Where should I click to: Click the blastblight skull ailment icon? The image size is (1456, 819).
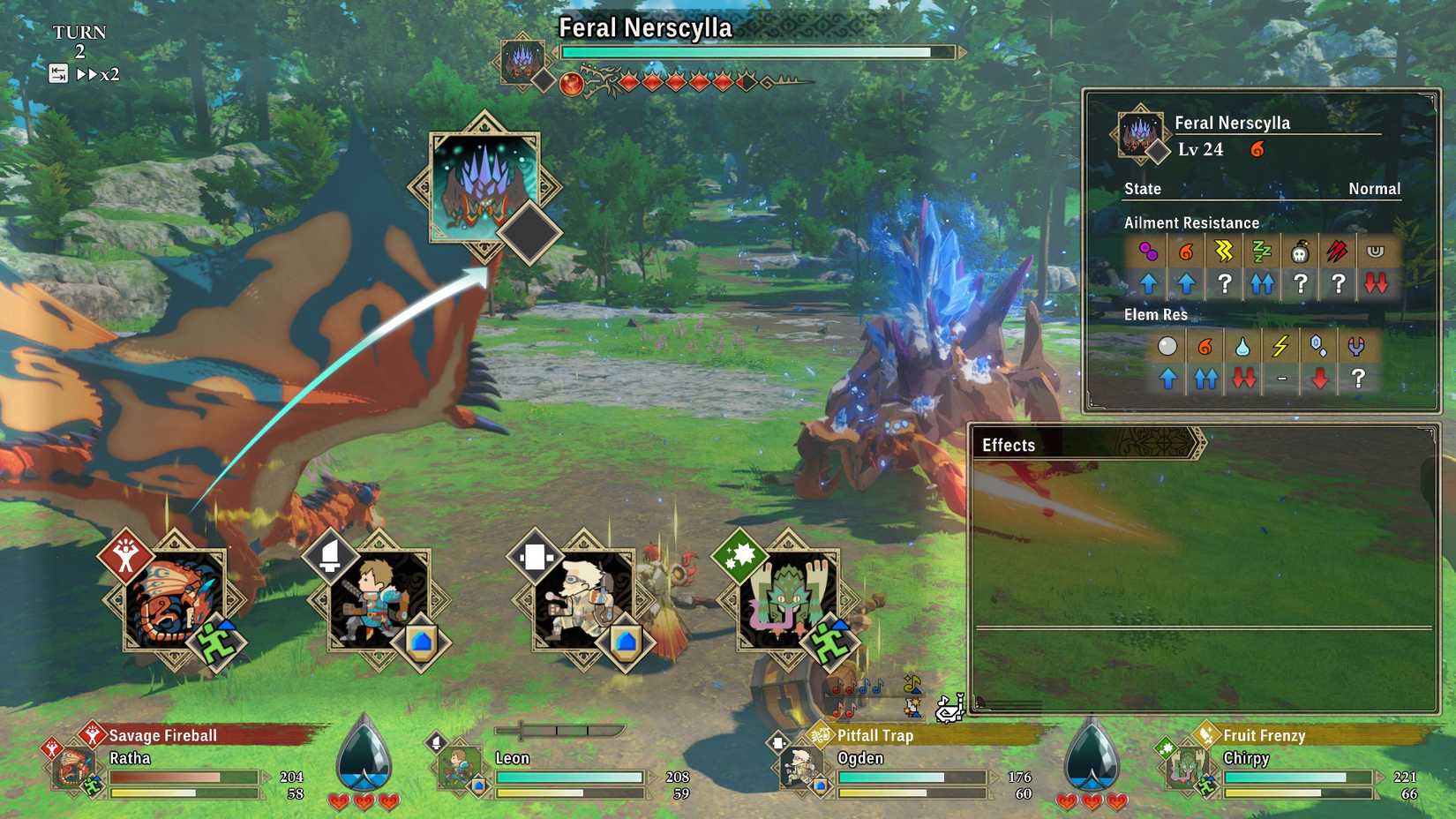pyautogui.click(x=1302, y=252)
